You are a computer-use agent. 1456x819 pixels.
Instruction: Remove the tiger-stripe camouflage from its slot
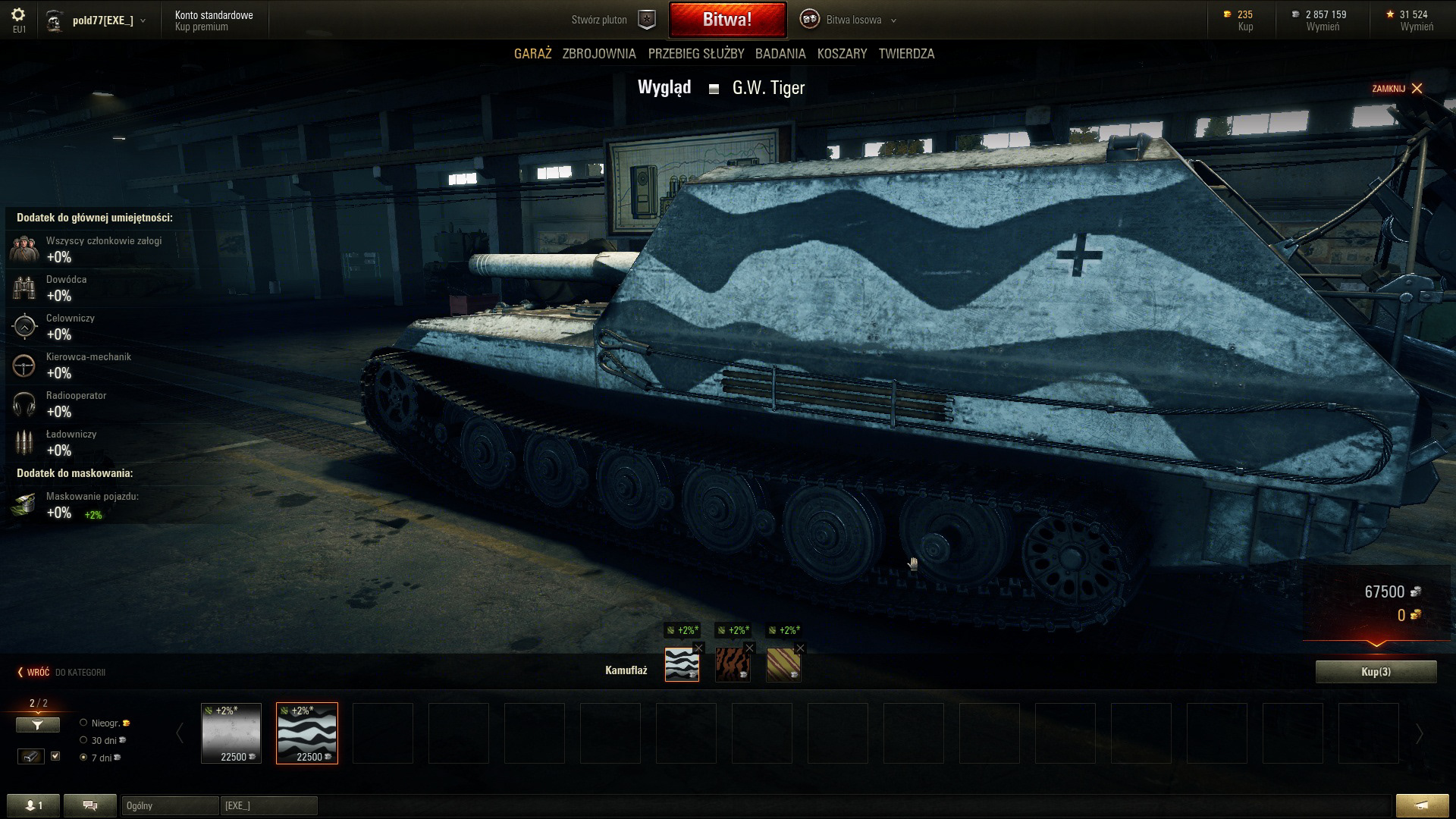[x=749, y=648]
